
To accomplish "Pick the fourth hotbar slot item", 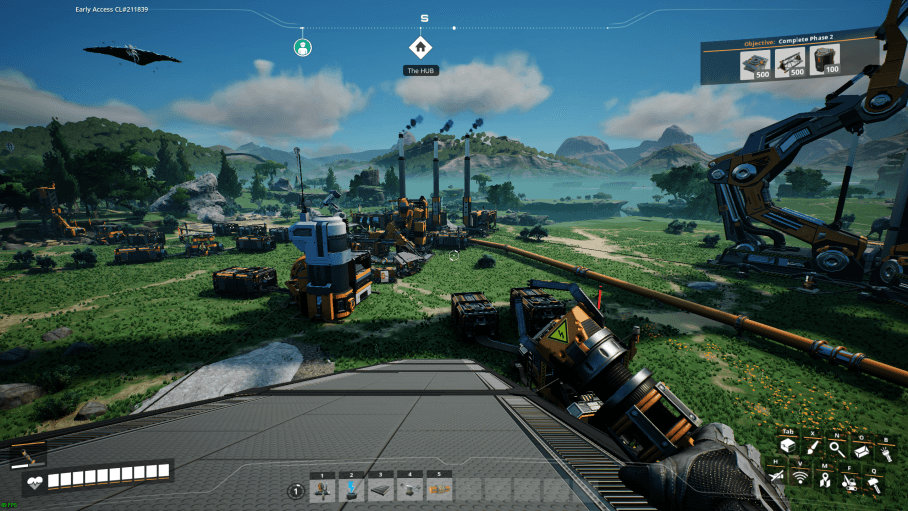I will coord(409,488).
